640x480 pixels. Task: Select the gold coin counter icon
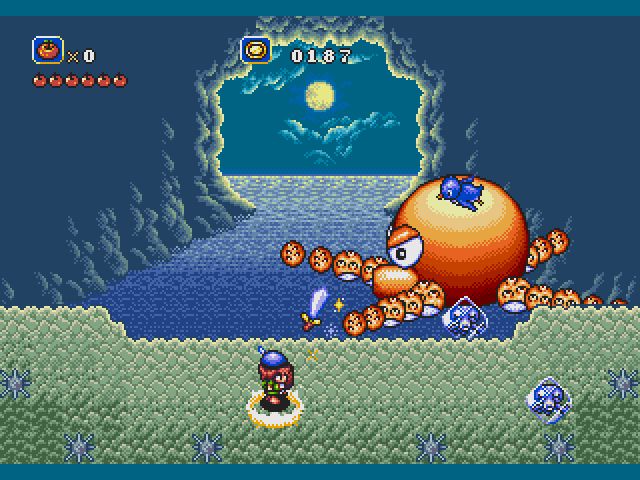[x=256, y=50]
